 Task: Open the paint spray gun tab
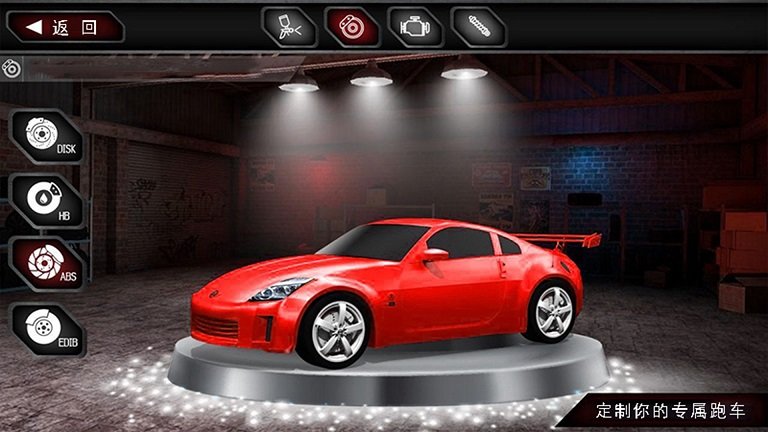pyautogui.click(x=290, y=27)
